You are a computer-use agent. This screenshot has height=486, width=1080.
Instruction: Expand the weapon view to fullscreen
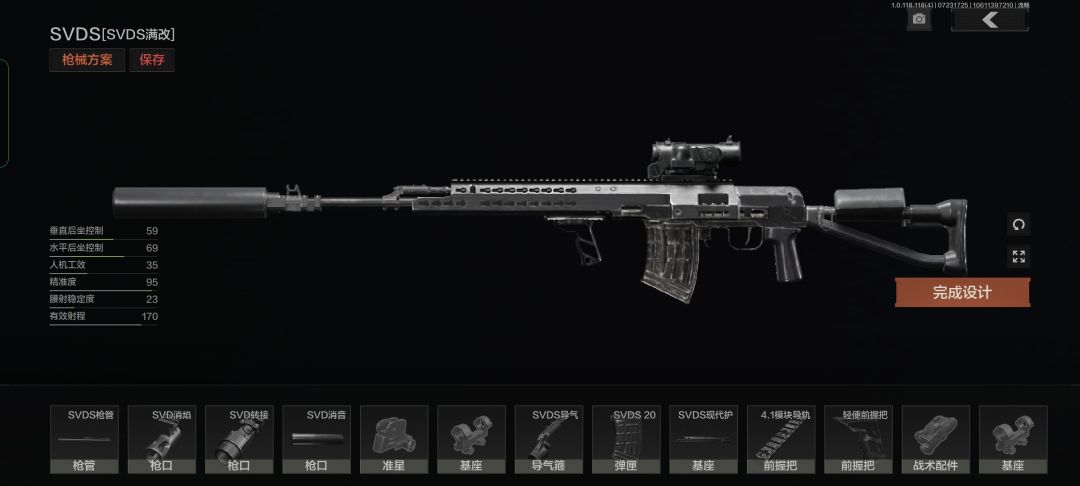point(1018,257)
